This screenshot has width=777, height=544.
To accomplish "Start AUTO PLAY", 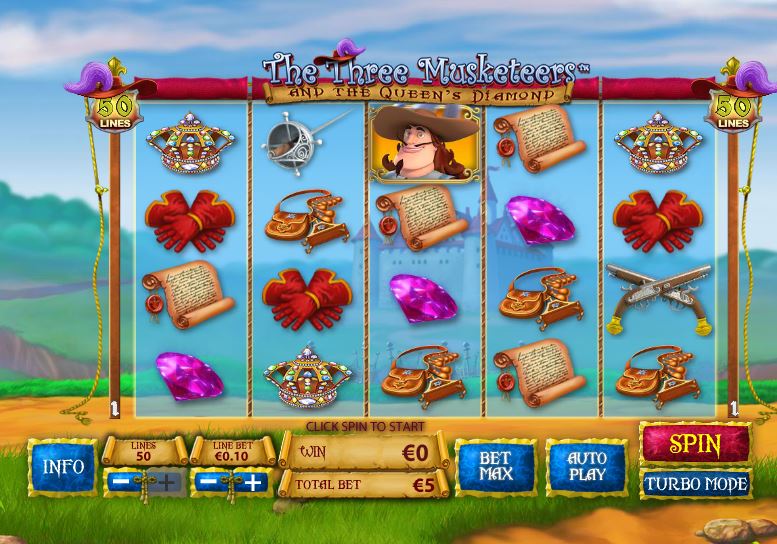I will [587, 467].
